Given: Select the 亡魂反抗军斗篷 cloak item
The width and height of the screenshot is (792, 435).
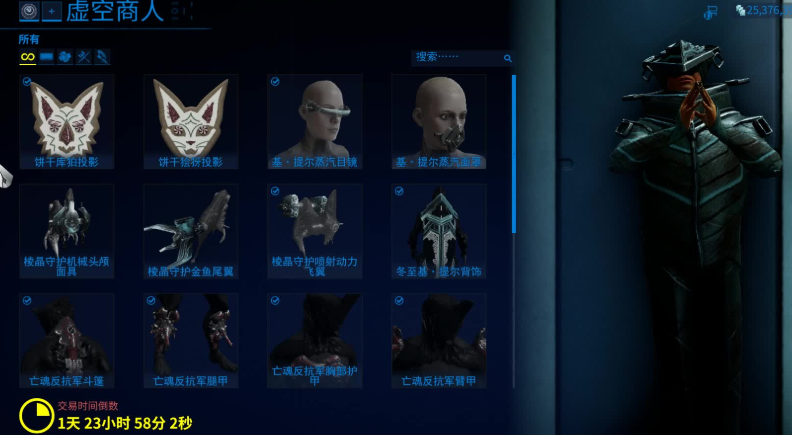Looking at the screenshot, I should pyautogui.click(x=66, y=340).
